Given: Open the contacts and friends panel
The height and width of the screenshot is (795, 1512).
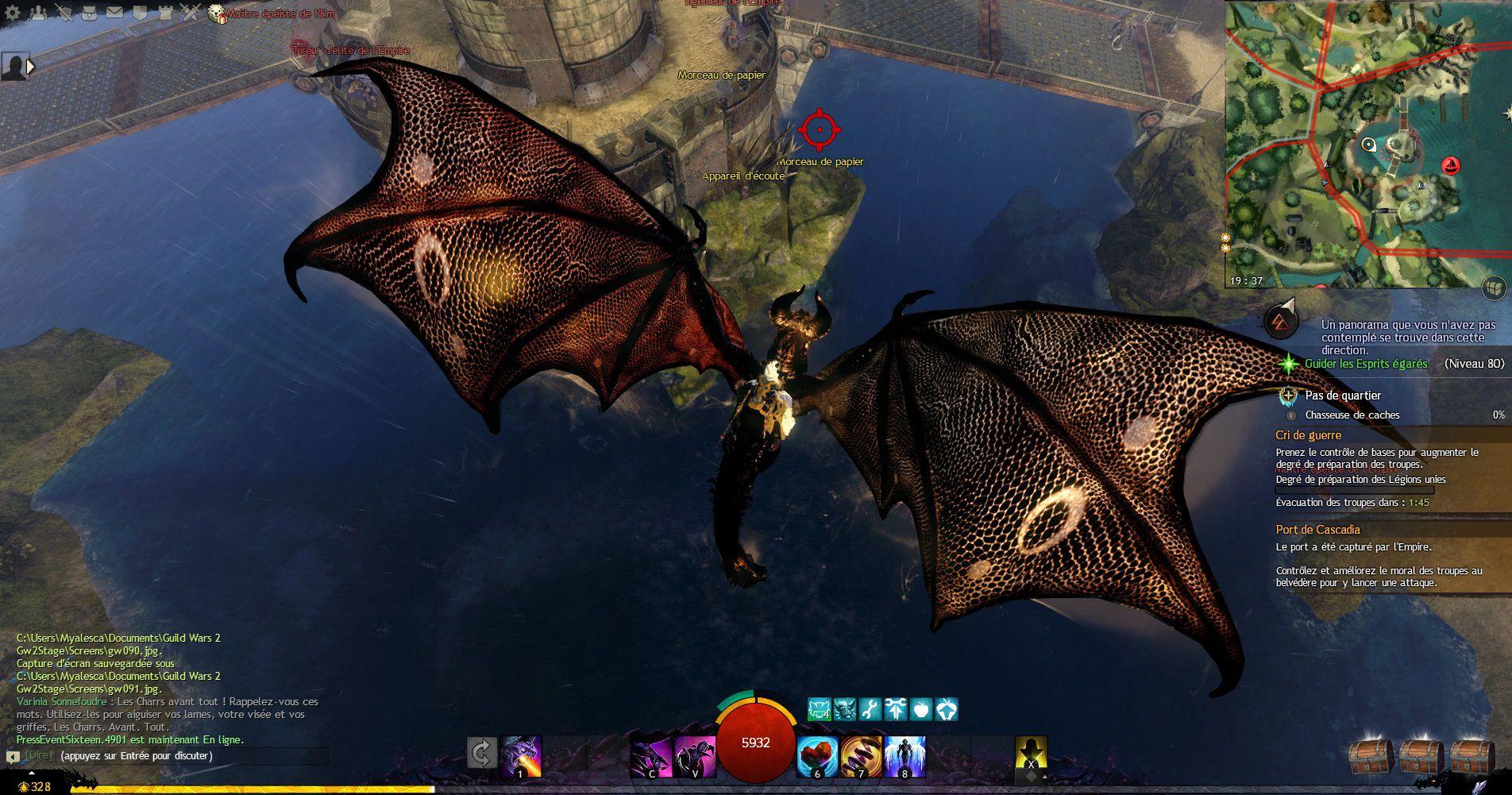Looking at the screenshot, I should pyautogui.click(x=38, y=12).
